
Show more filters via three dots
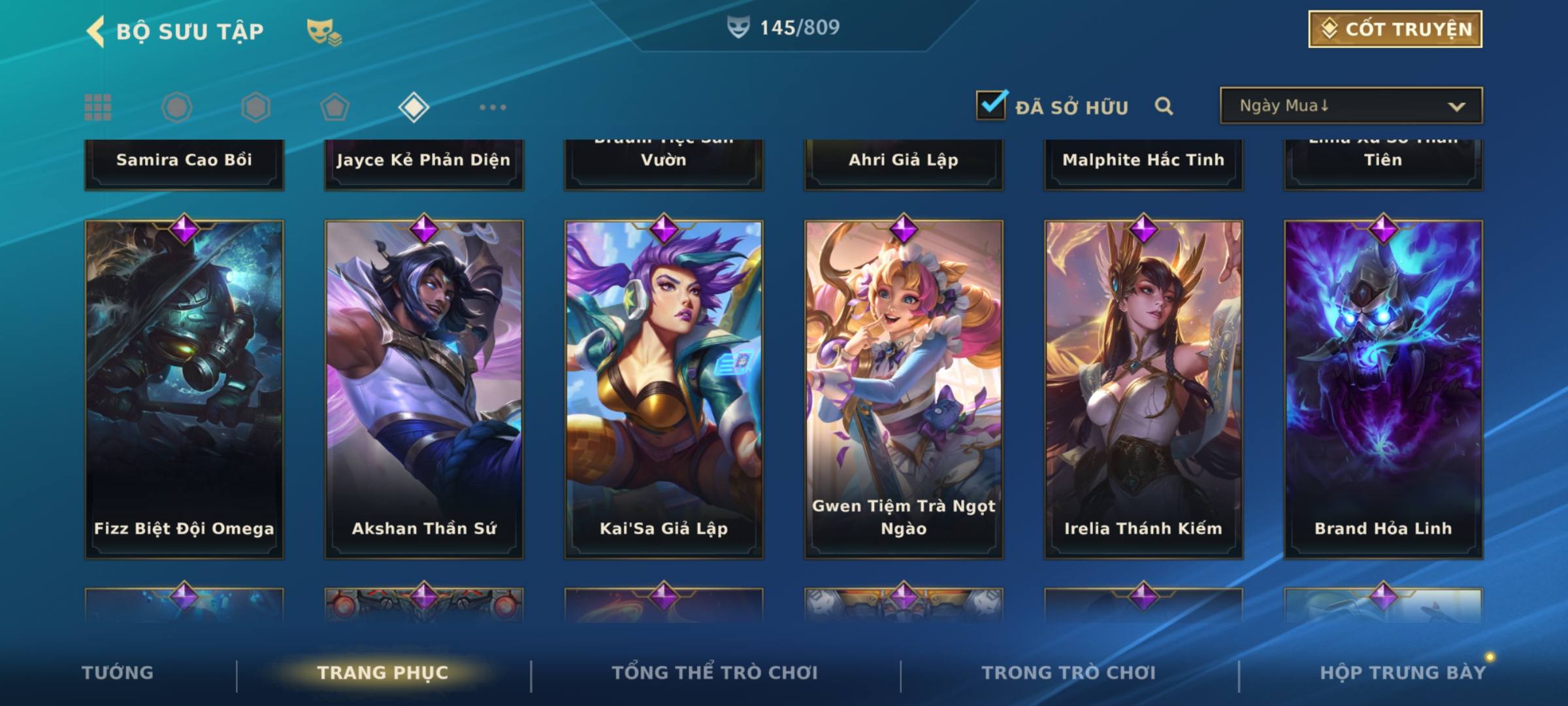pos(493,107)
